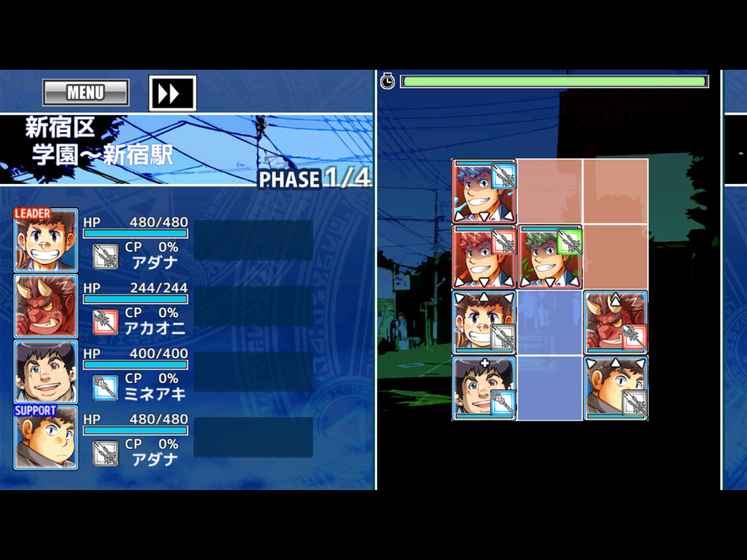Screen dimensions: 747x560
Task: Select the green-haired enemy unit on the board
Action: coord(550,256)
